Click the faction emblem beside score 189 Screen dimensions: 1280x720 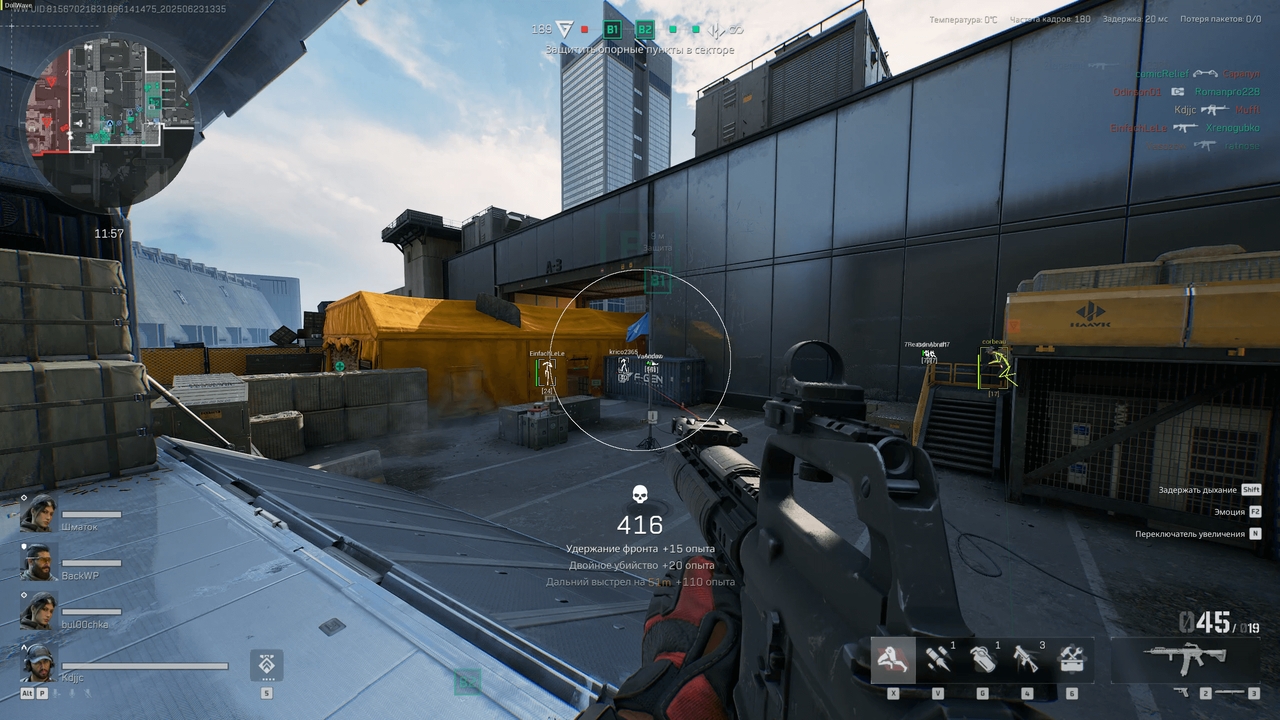(x=564, y=30)
